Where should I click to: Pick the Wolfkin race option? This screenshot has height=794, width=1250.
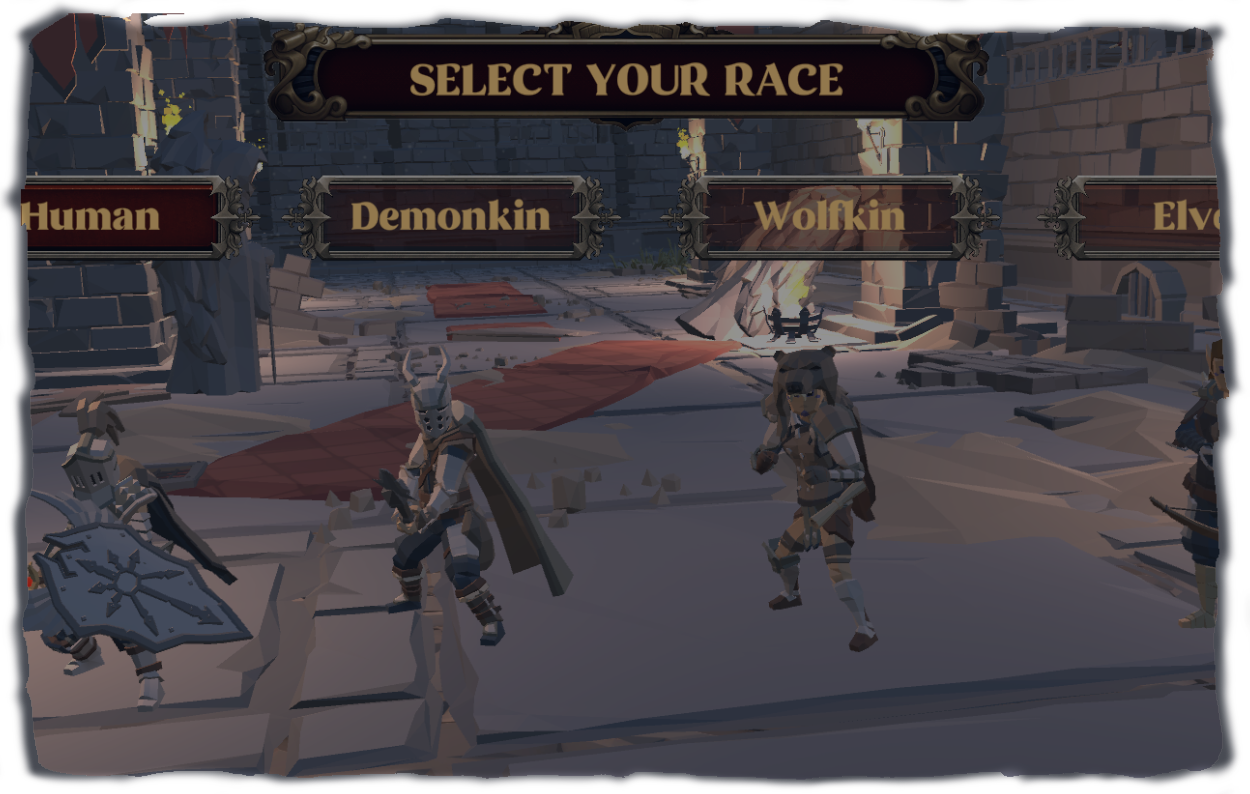pos(828,217)
